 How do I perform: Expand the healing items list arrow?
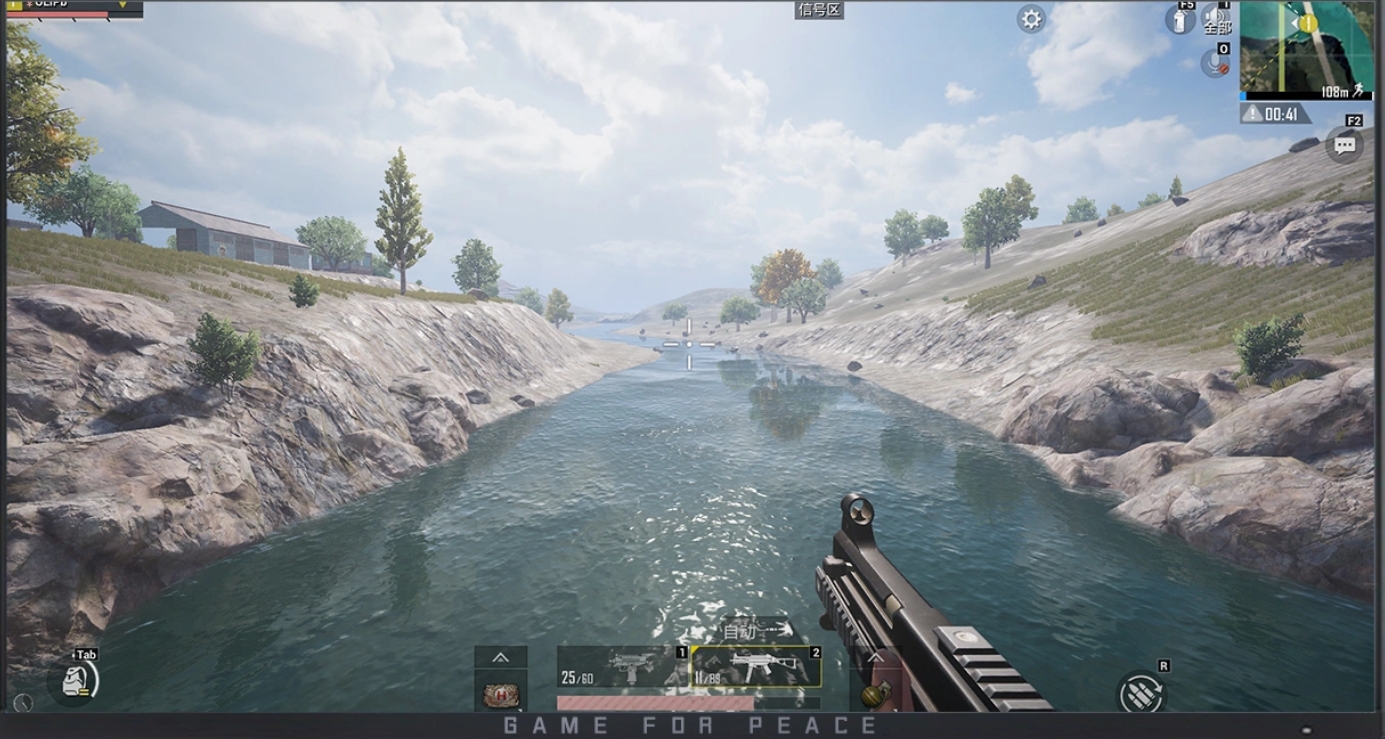[500, 657]
